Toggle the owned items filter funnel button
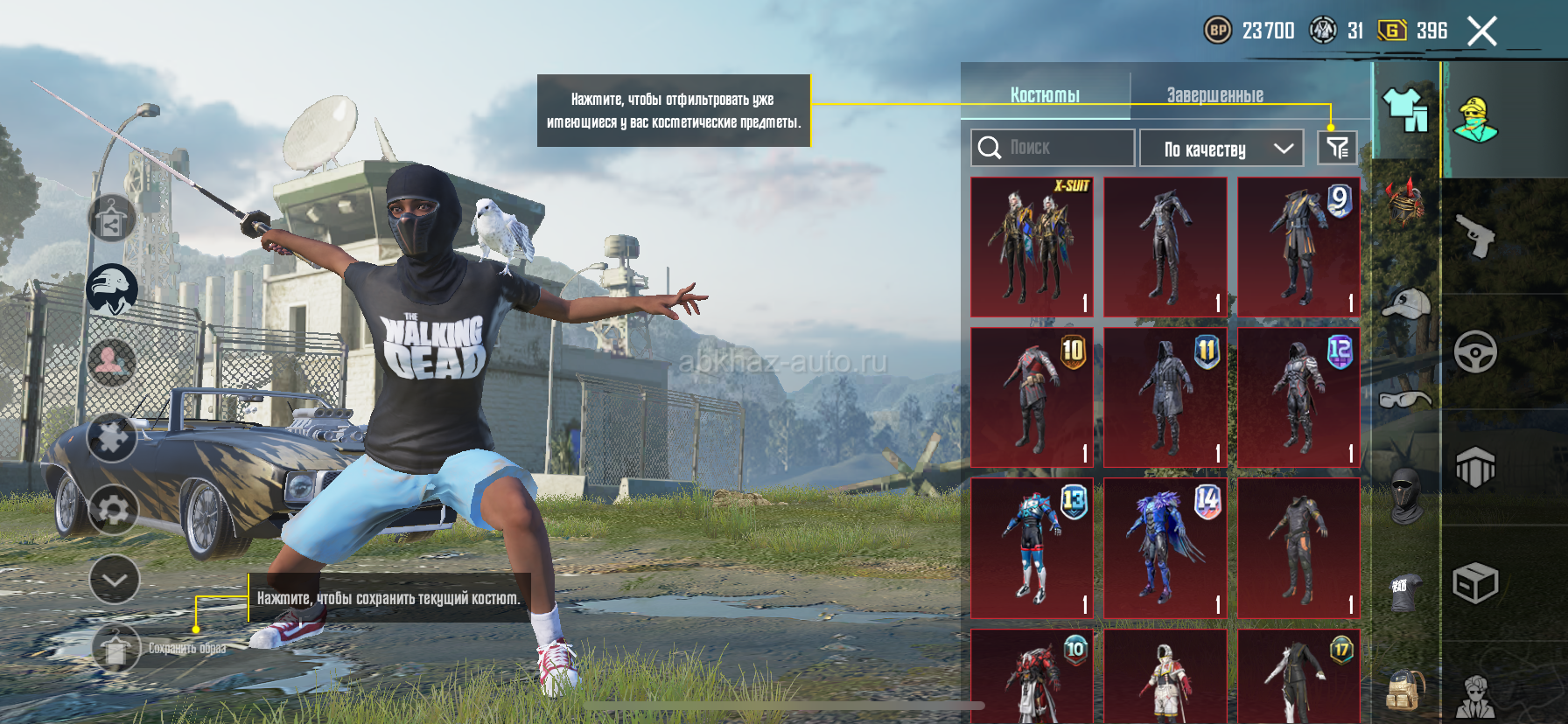 1337,148
